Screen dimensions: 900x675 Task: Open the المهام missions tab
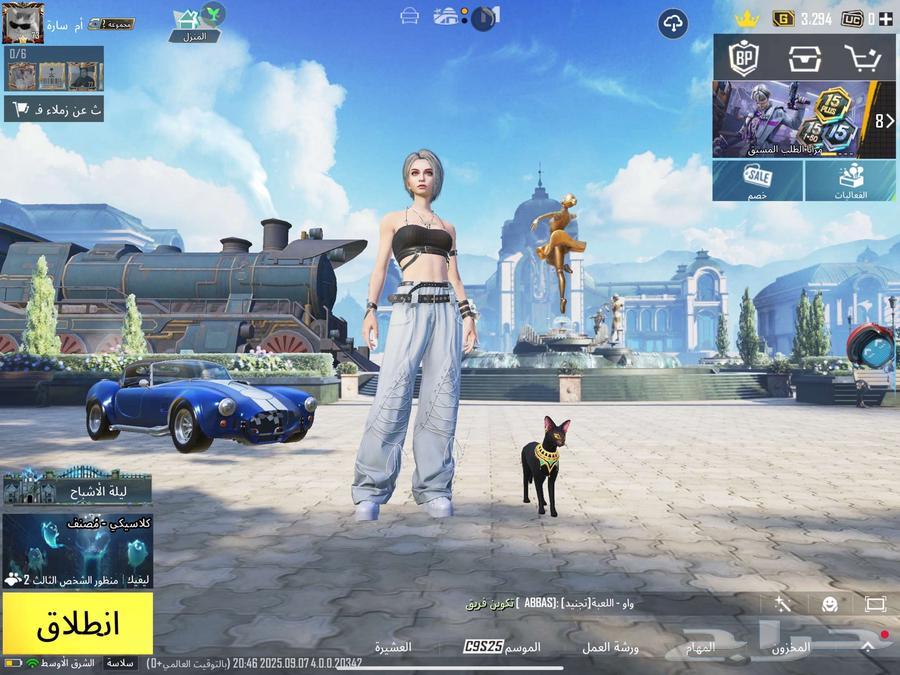(700, 647)
